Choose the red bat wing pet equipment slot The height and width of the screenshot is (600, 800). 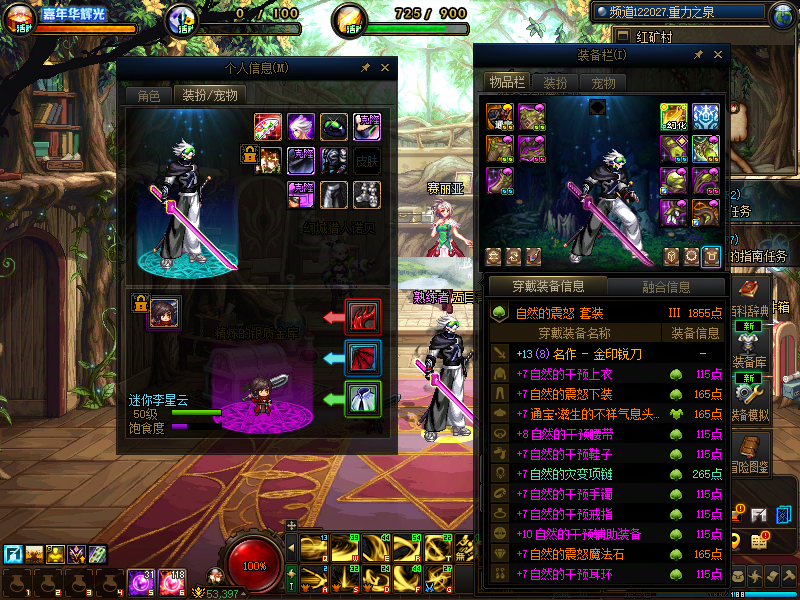coord(362,358)
